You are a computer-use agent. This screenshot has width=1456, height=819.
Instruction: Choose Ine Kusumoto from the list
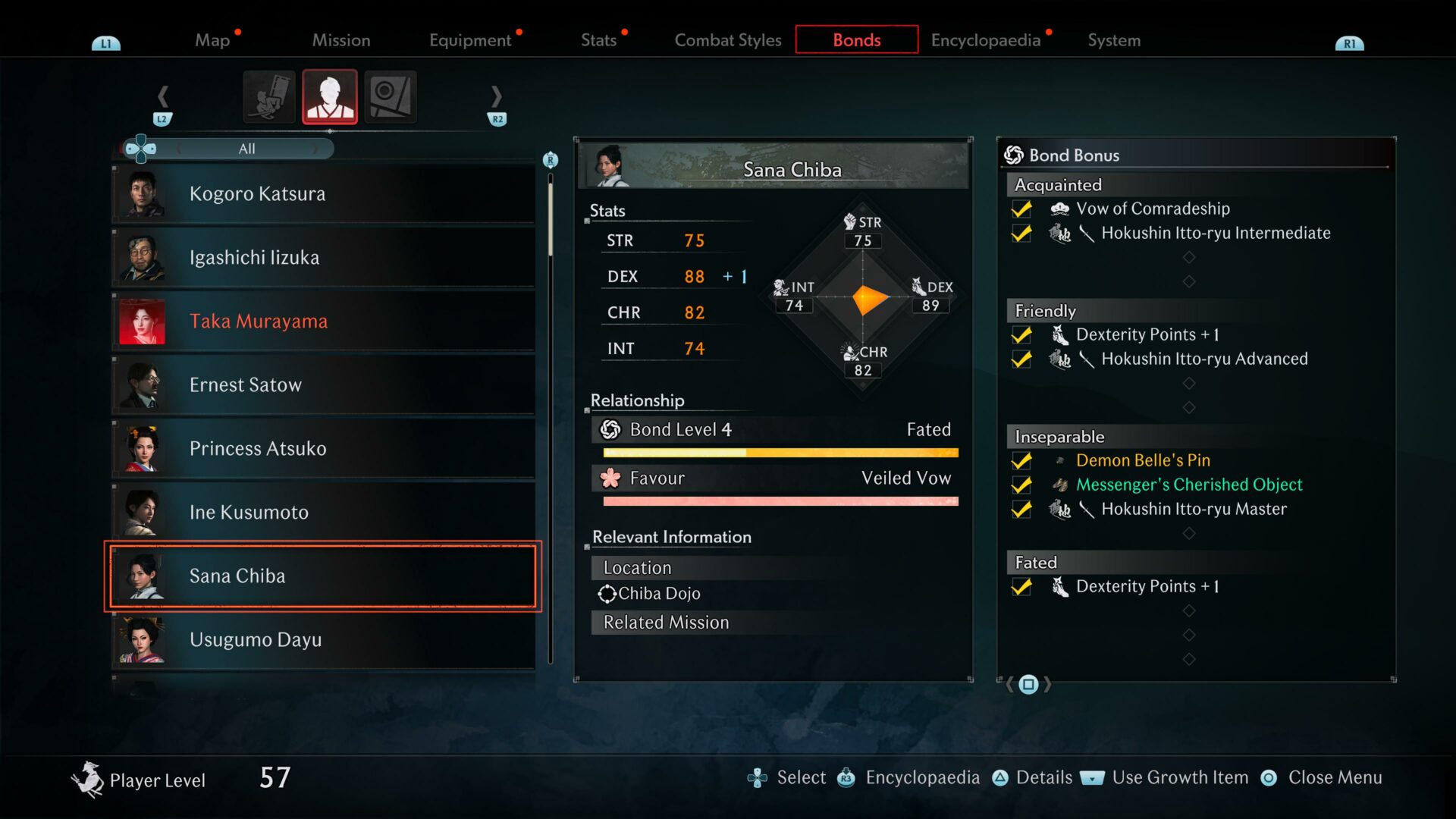[324, 513]
